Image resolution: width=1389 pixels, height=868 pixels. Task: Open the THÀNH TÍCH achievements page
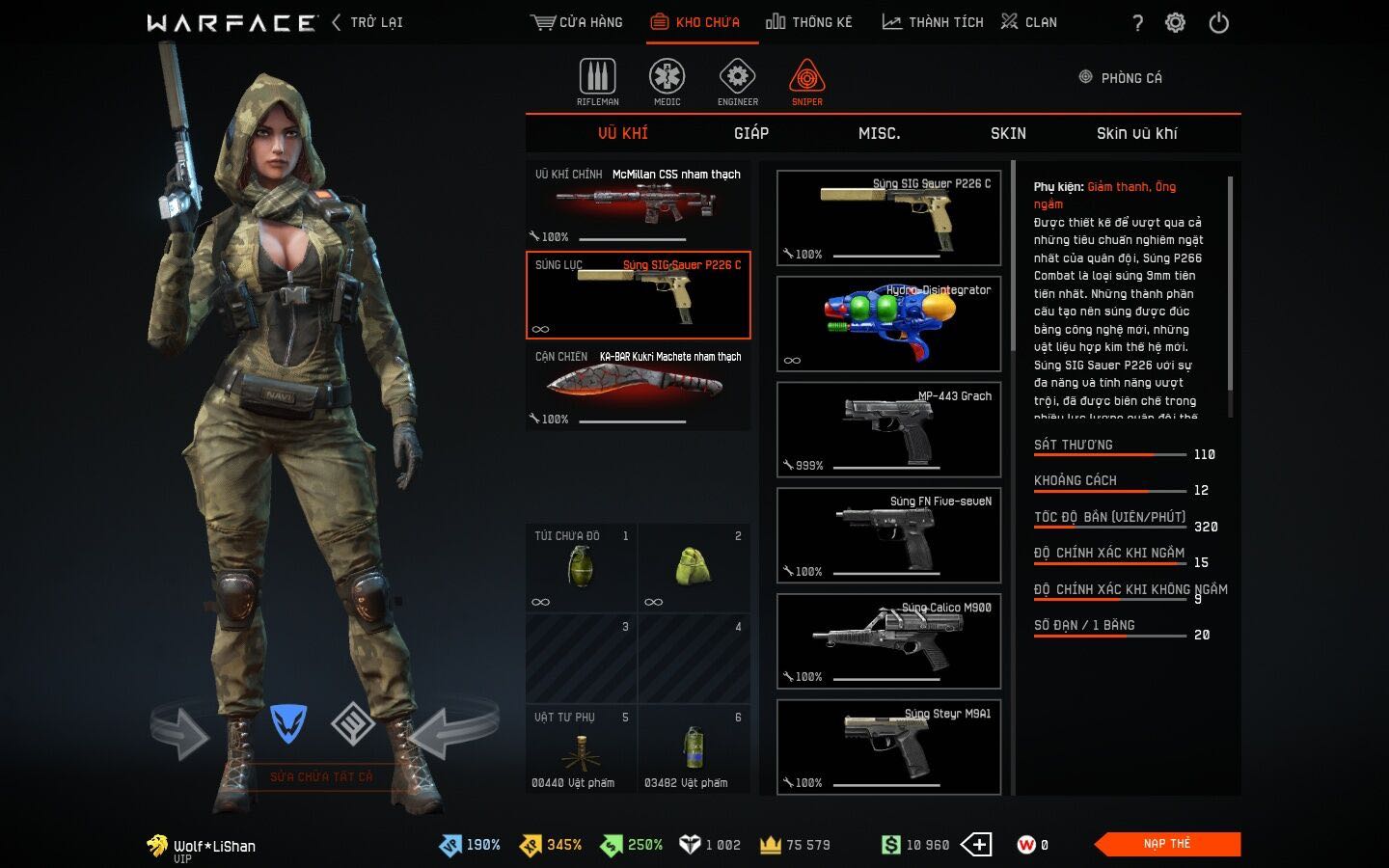[x=933, y=22]
